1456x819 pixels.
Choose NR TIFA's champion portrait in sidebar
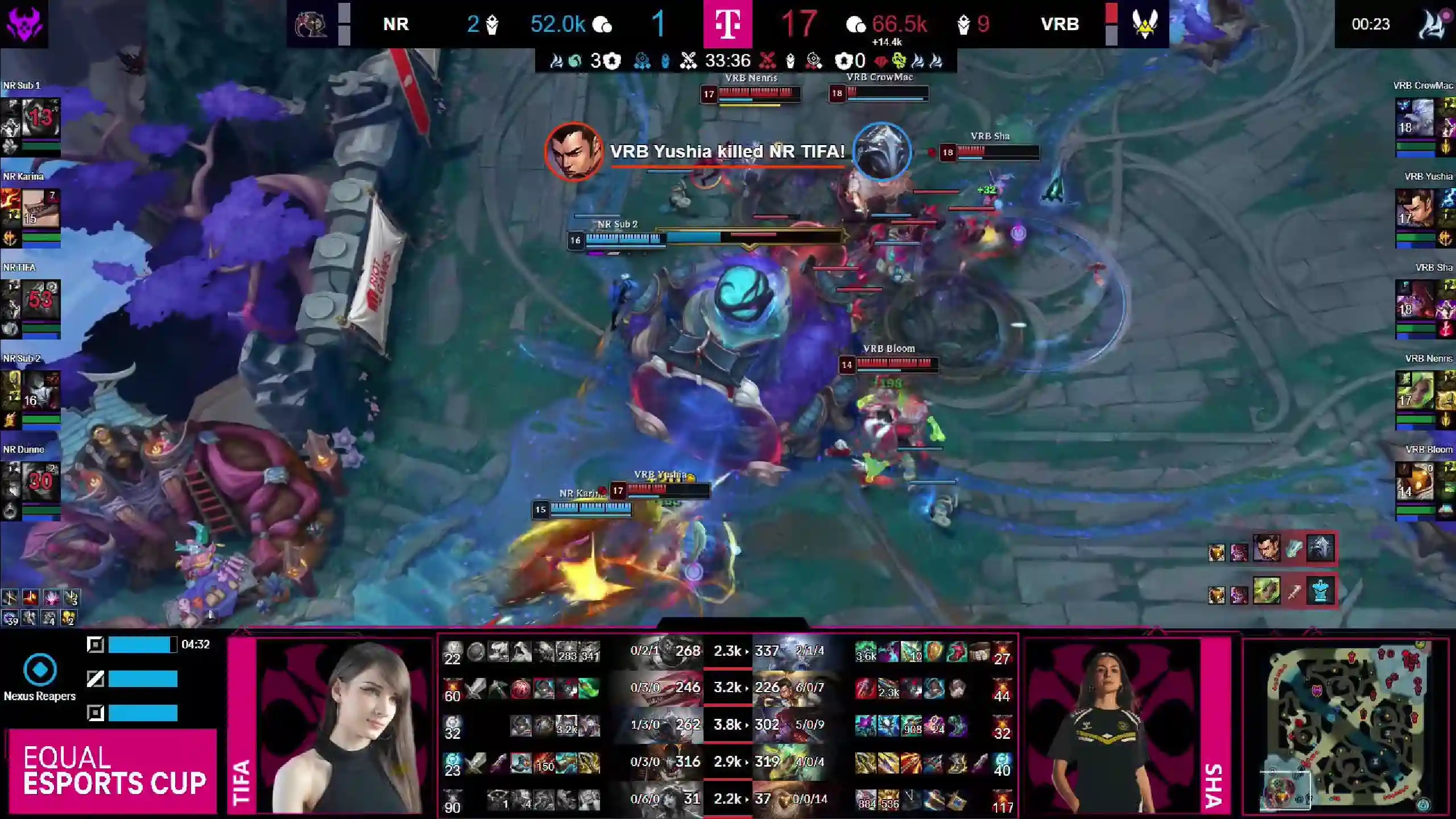(x=40, y=300)
